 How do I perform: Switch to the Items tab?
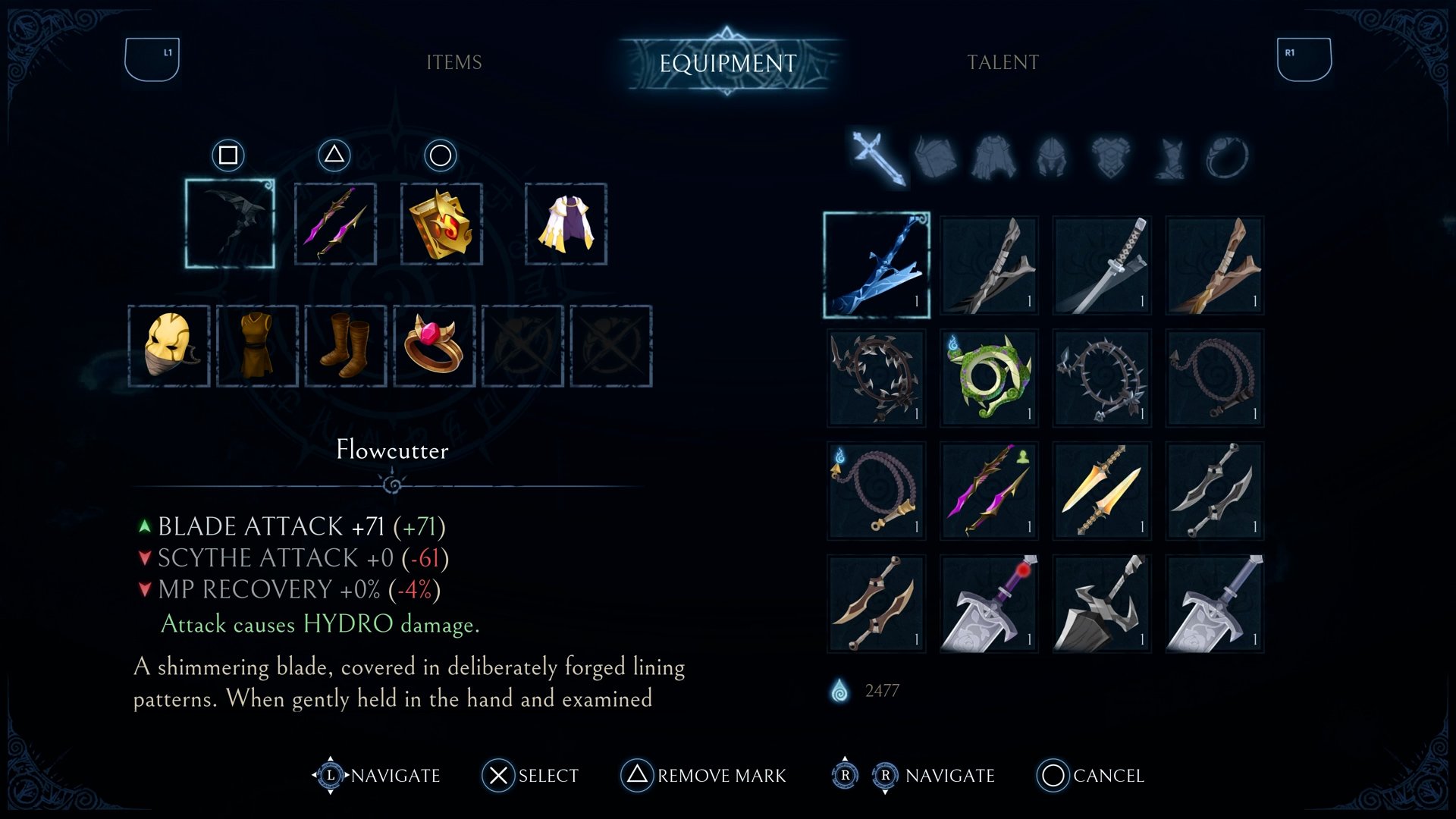(x=453, y=62)
